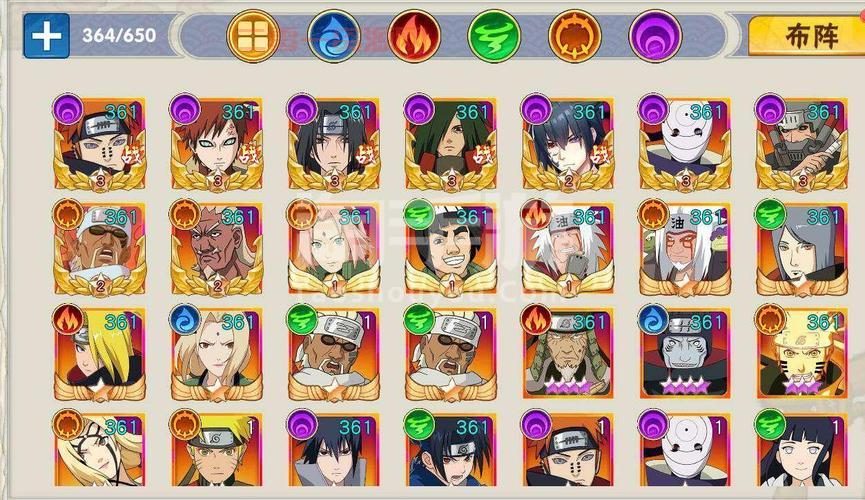Filter the roster by orange earth element
Image resolution: width=865 pixels, height=500 pixels.
click(571, 36)
